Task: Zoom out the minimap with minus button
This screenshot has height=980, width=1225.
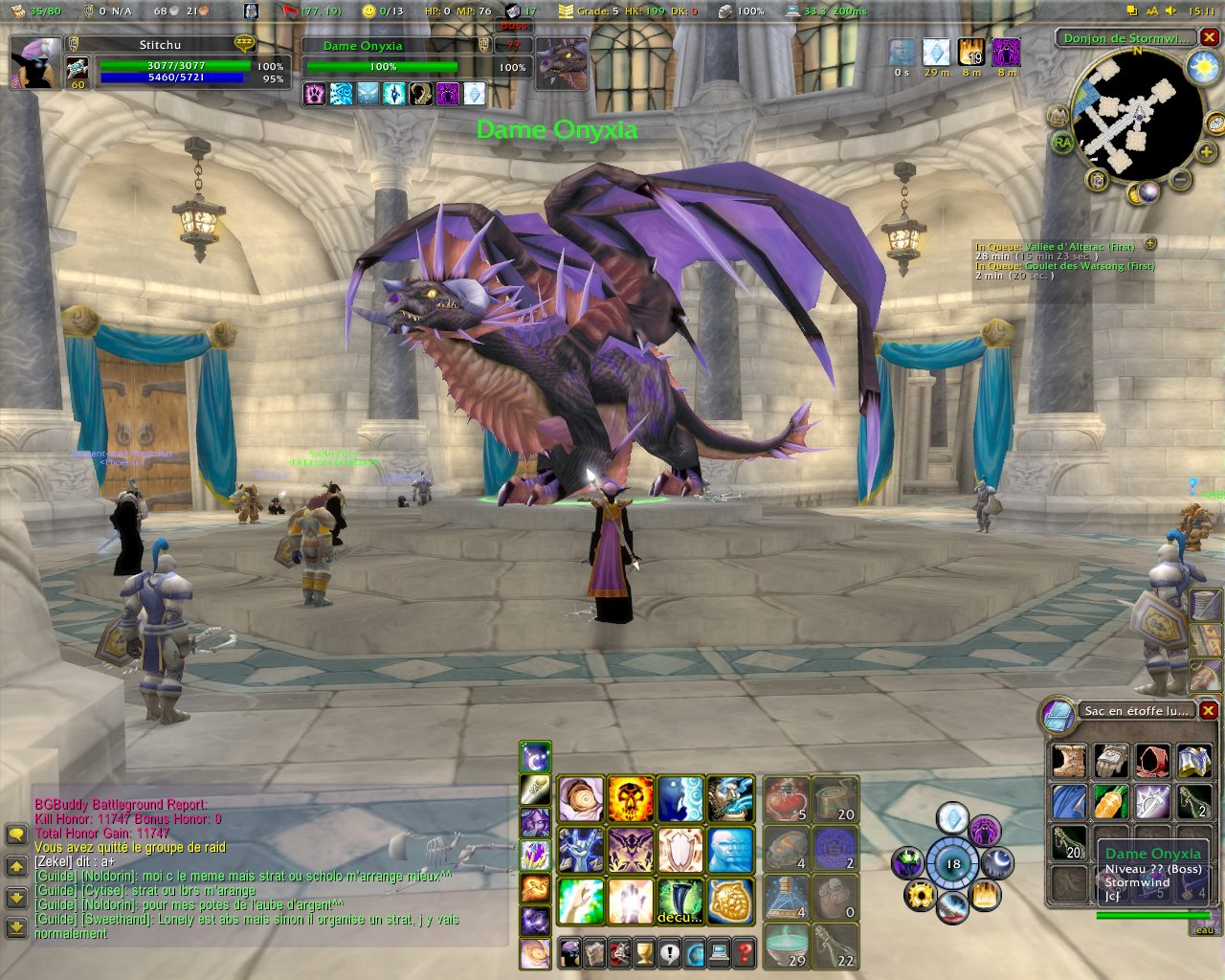Action: [1181, 179]
